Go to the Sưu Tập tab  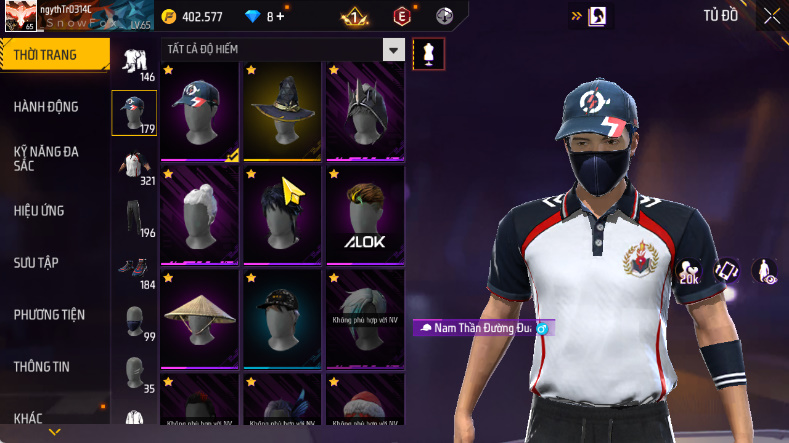click(36, 262)
